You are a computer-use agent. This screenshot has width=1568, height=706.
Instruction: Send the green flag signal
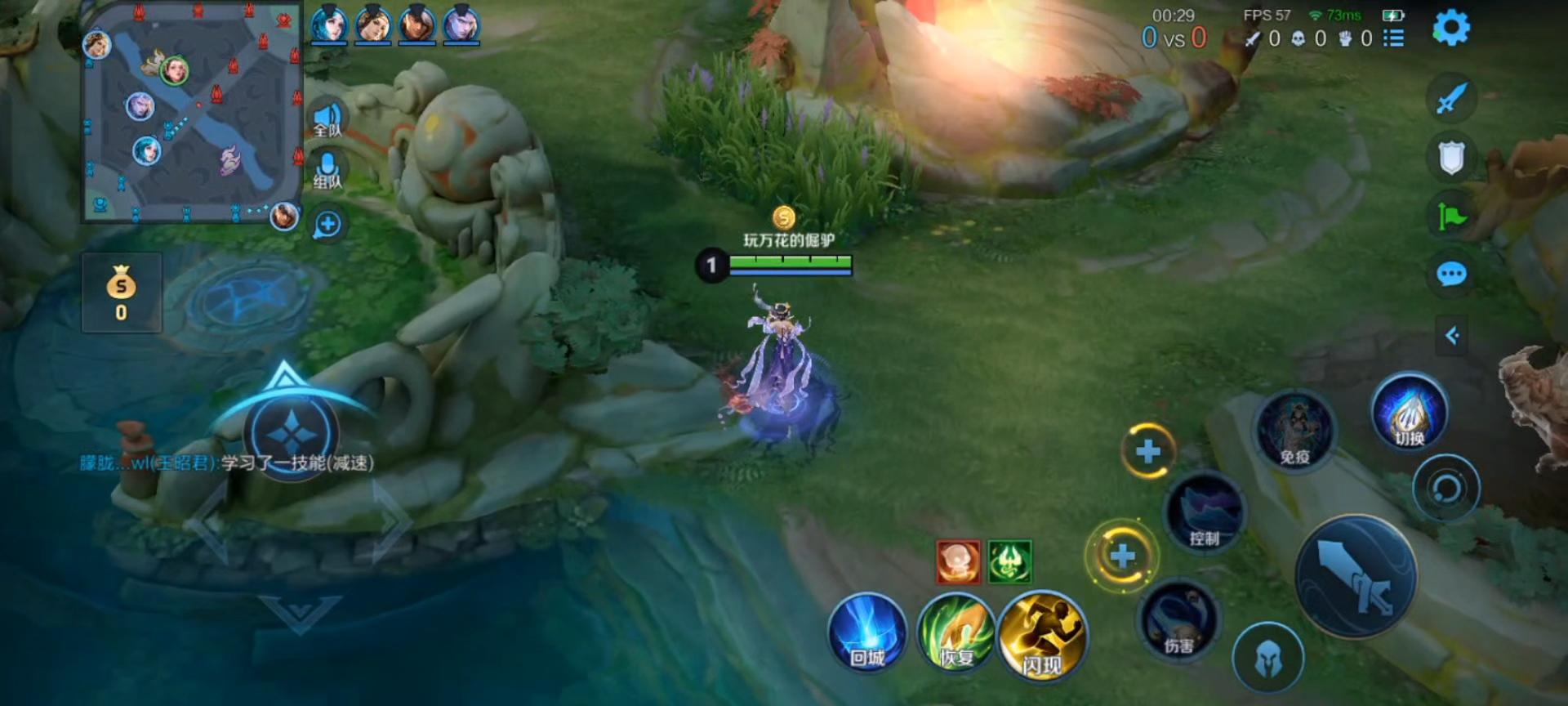tap(1451, 216)
